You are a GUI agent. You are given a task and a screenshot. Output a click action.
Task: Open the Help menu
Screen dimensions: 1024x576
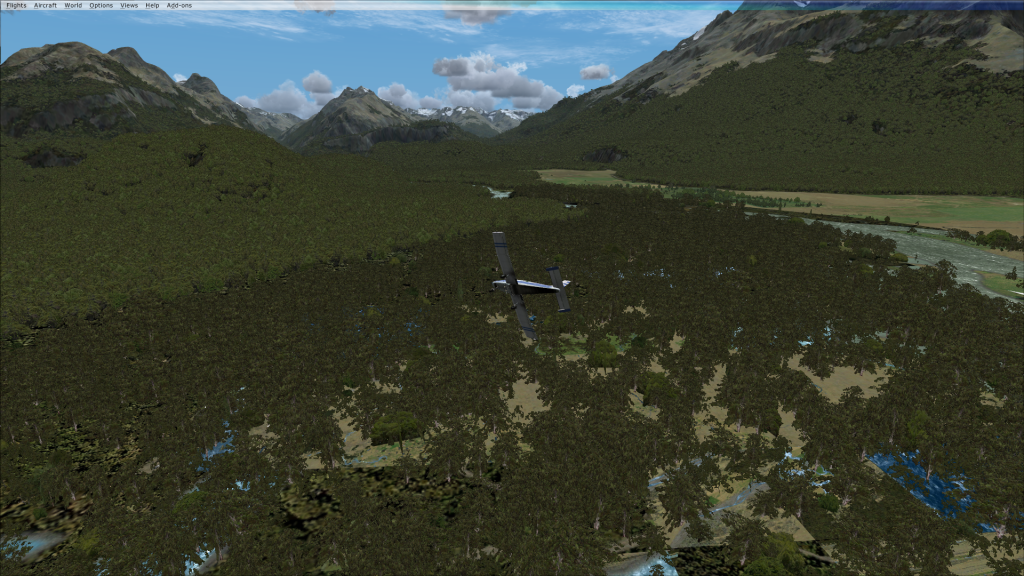coord(152,5)
